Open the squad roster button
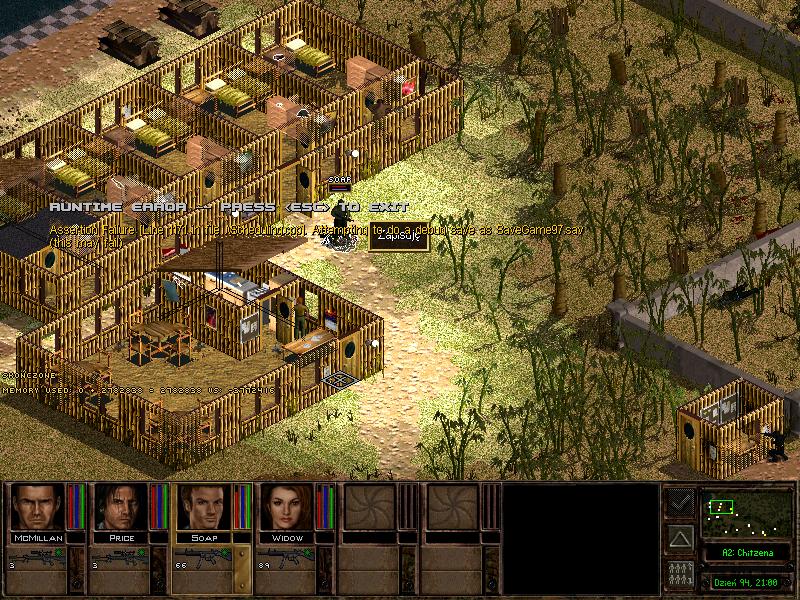This screenshot has height=600, width=800. coord(681,576)
